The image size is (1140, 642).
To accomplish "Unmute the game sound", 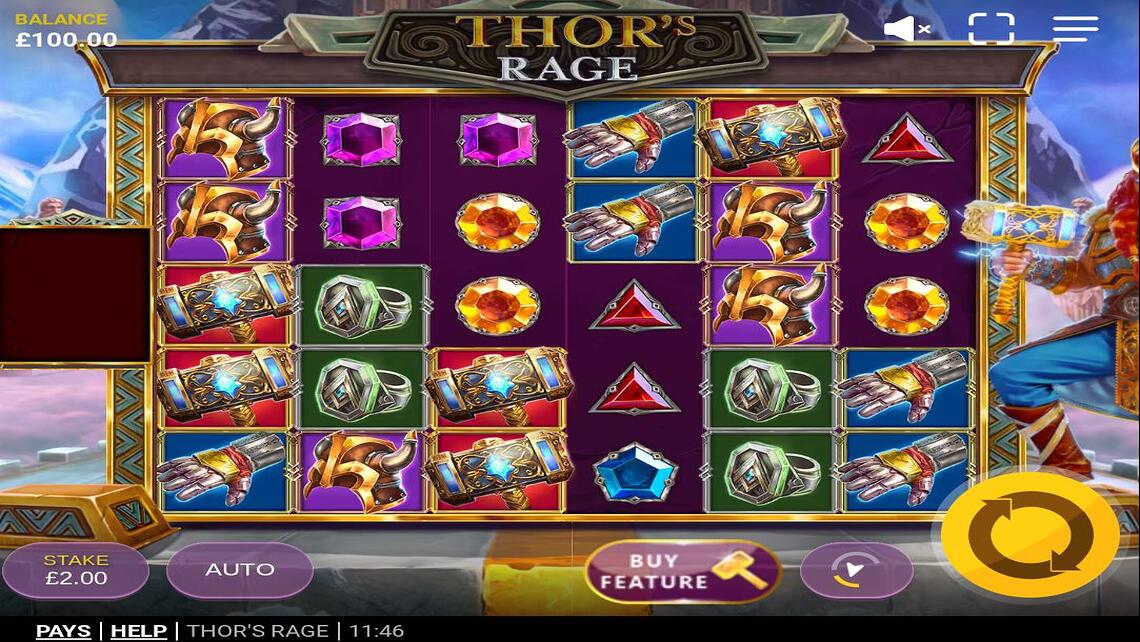I will pyautogui.click(x=906, y=29).
